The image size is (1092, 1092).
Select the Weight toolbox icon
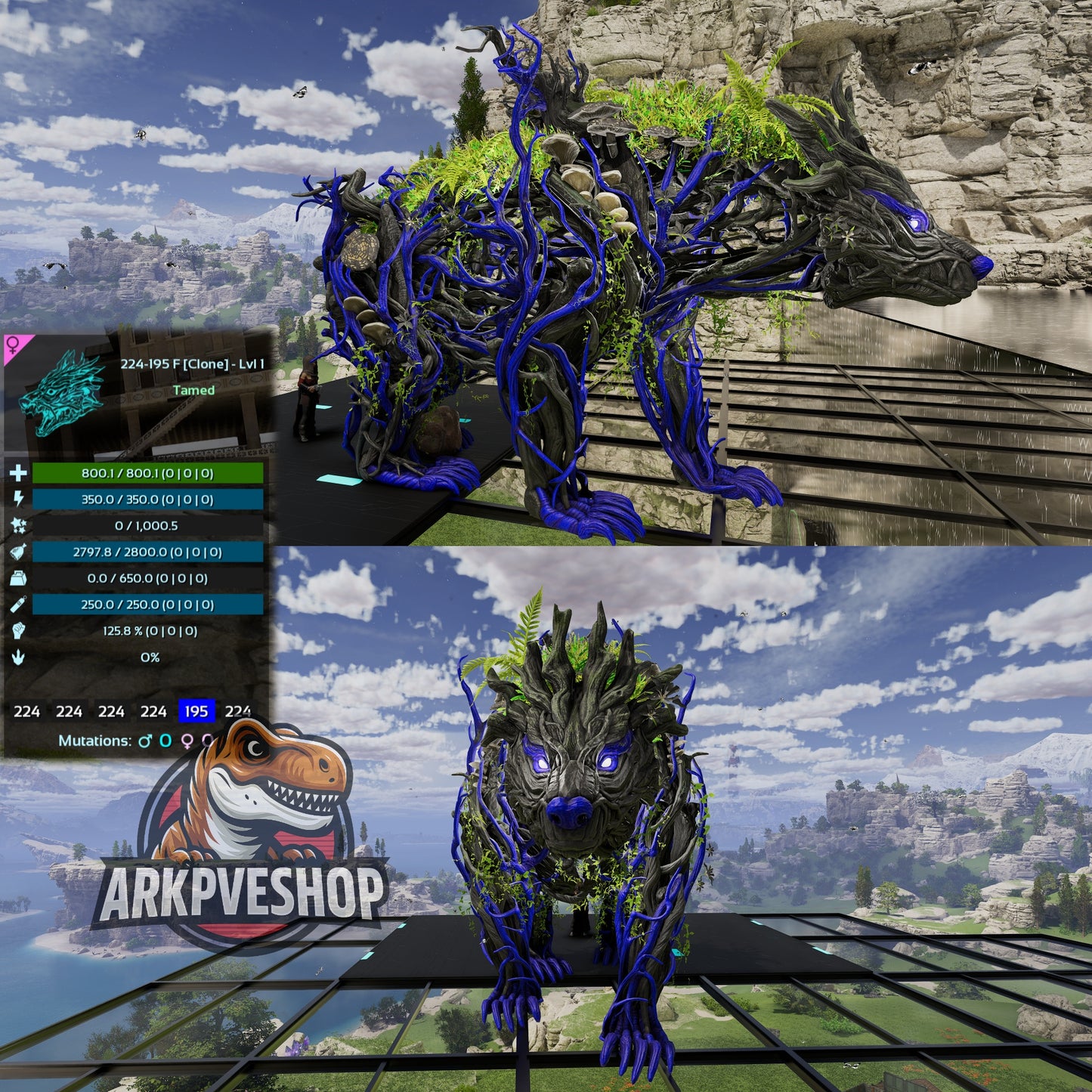[x=19, y=578]
